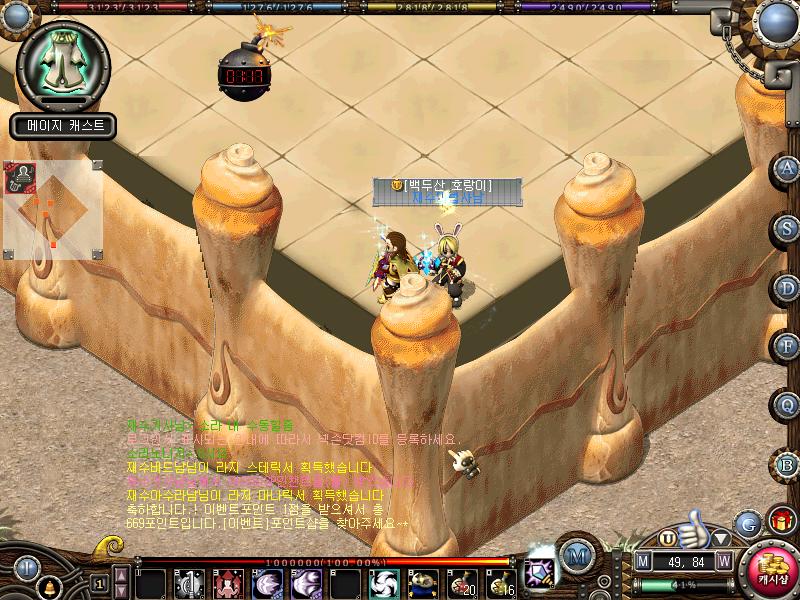Click the small M button beside the coordinates
Image resolution: width=800 pixels, height=600 pixels.
click(643, 561)
